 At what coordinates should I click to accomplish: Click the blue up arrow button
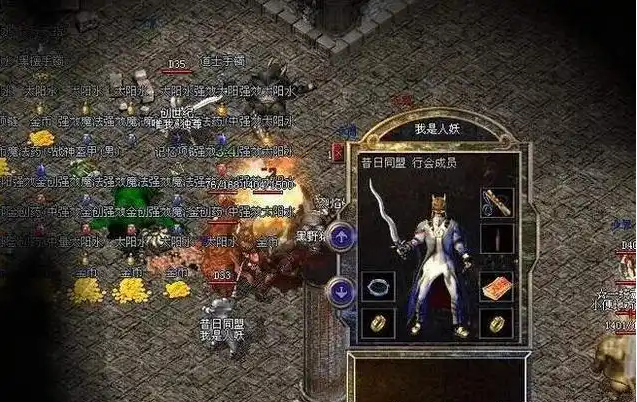[x=342, y=236]
